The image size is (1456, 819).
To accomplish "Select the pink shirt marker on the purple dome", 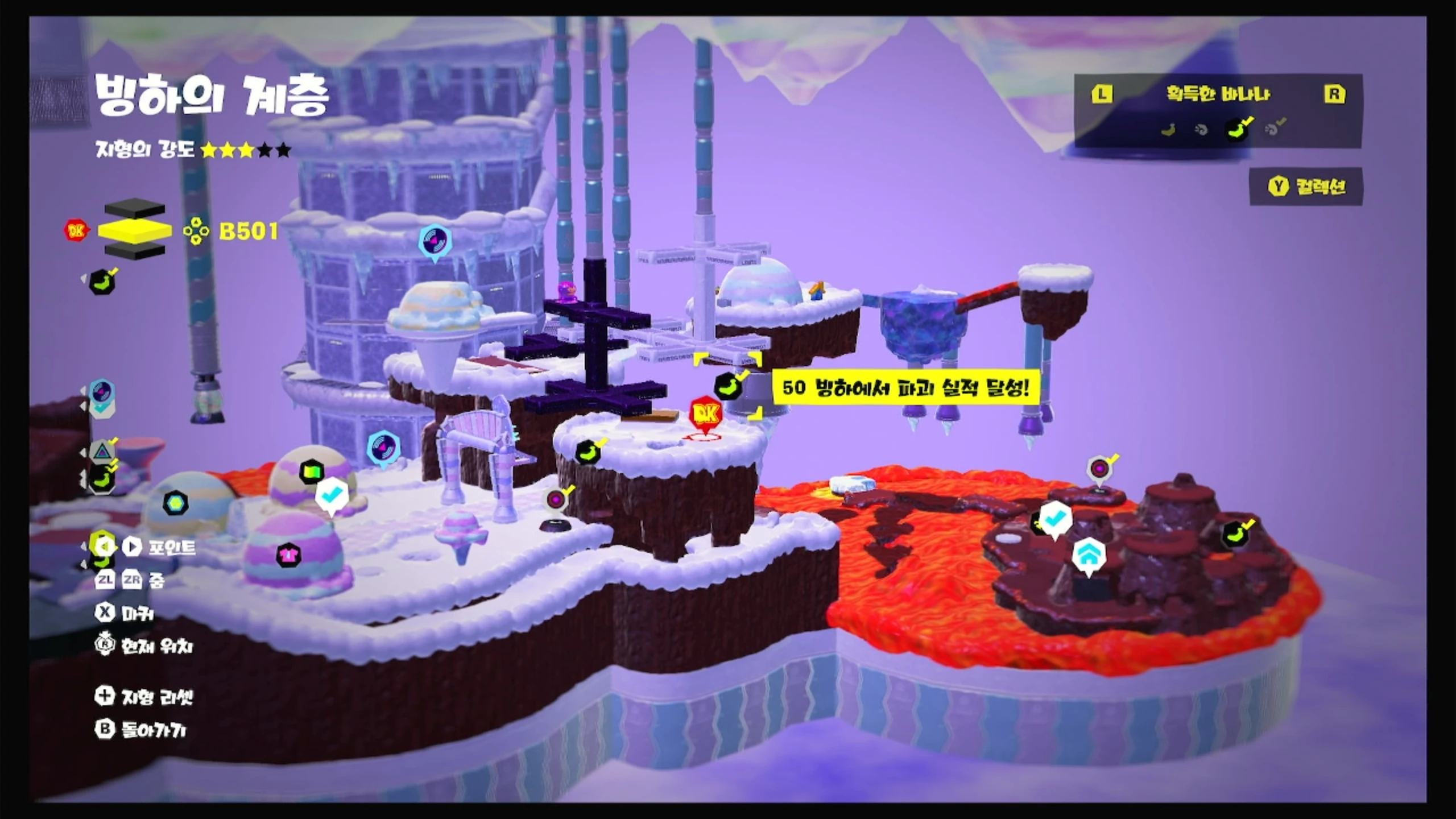I will click(x=288, y=553).
